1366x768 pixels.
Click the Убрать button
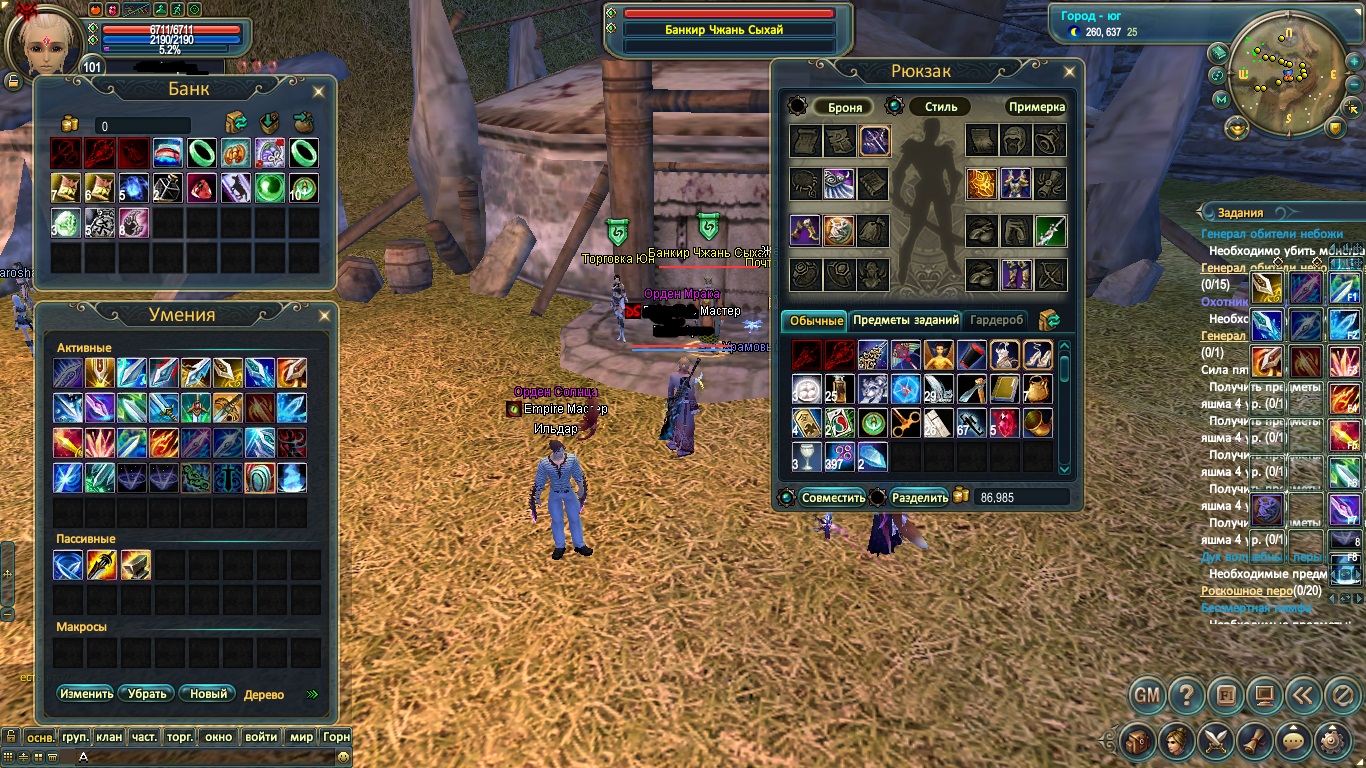(x=146, y=693)
